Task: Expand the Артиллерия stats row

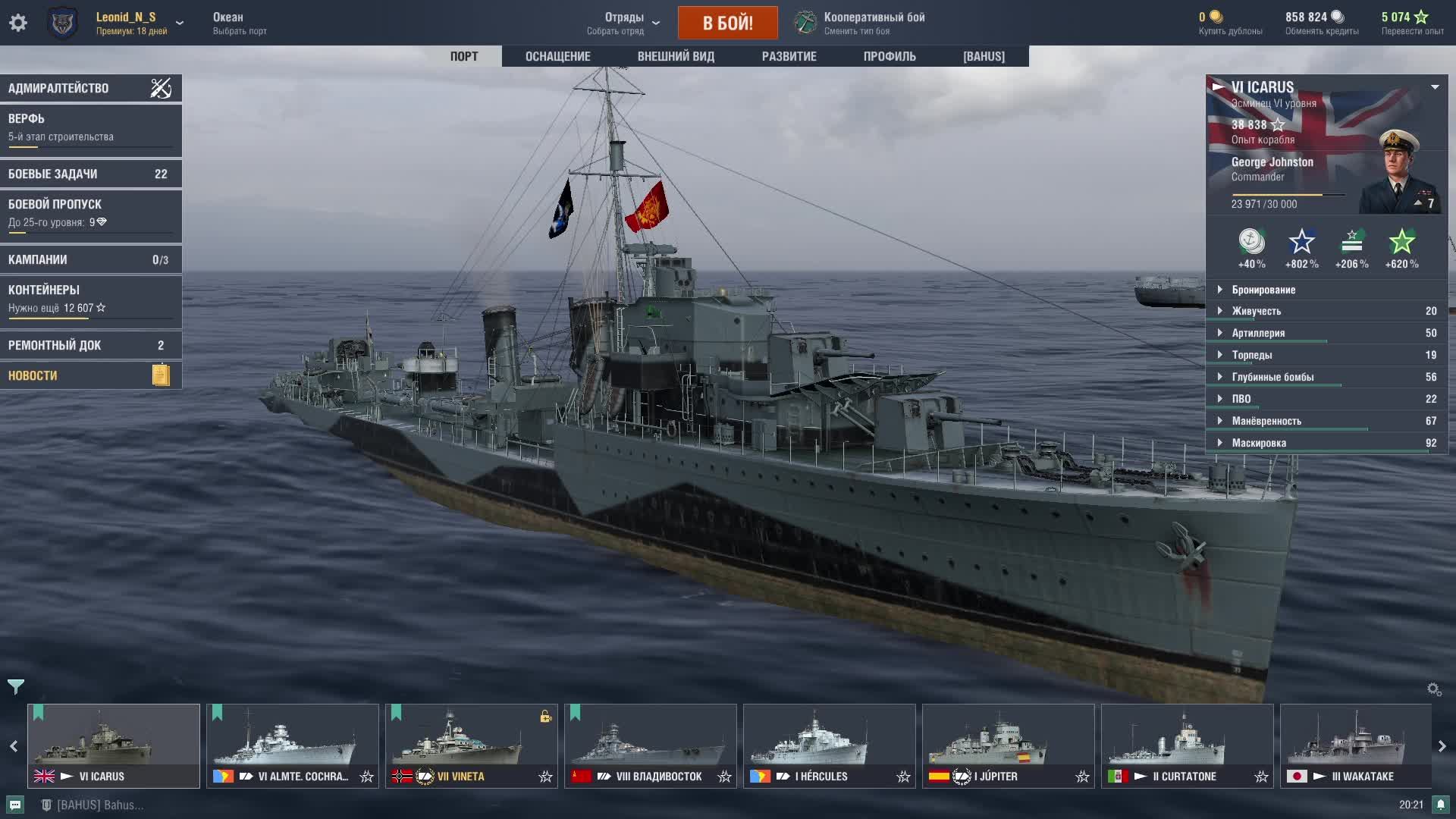Action: coord(1258,333)
